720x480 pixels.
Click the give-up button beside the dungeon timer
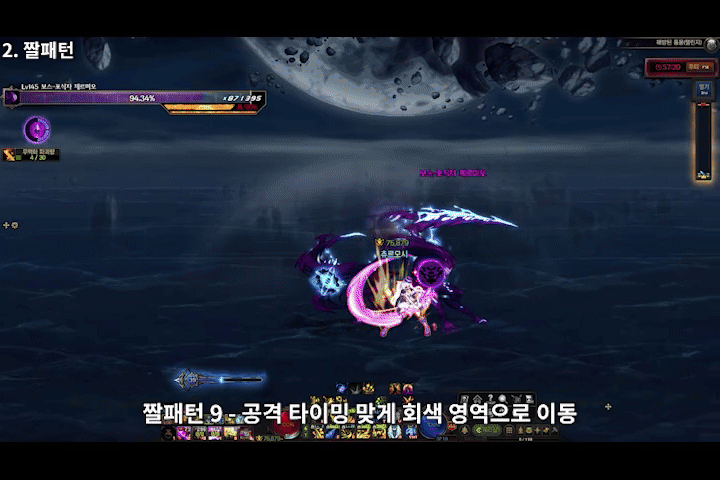point(692,66)
